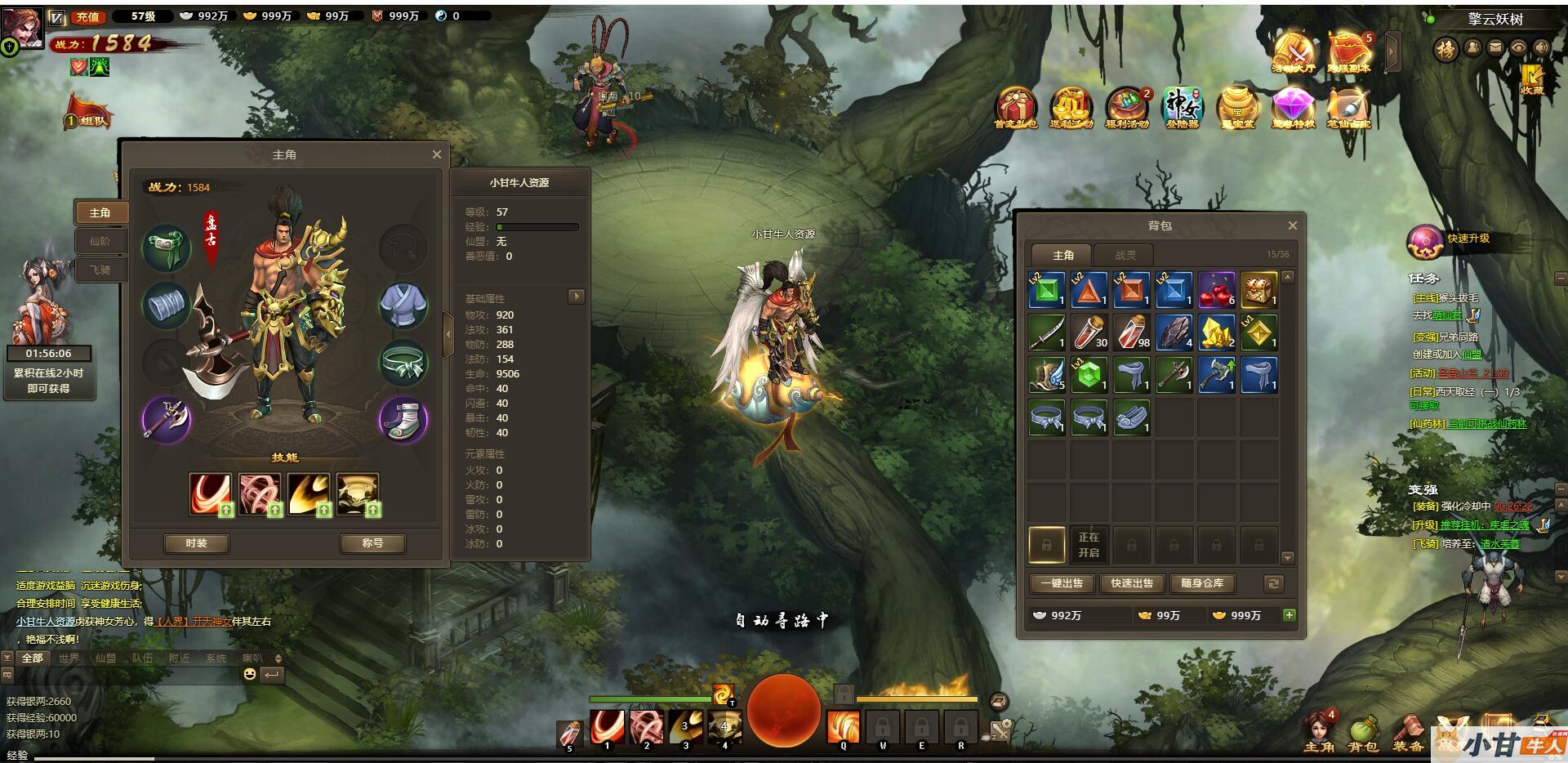The height and width of the screenshot is (763, 1568).
Task: Click the 充值 recharge button
Action: 87,16
